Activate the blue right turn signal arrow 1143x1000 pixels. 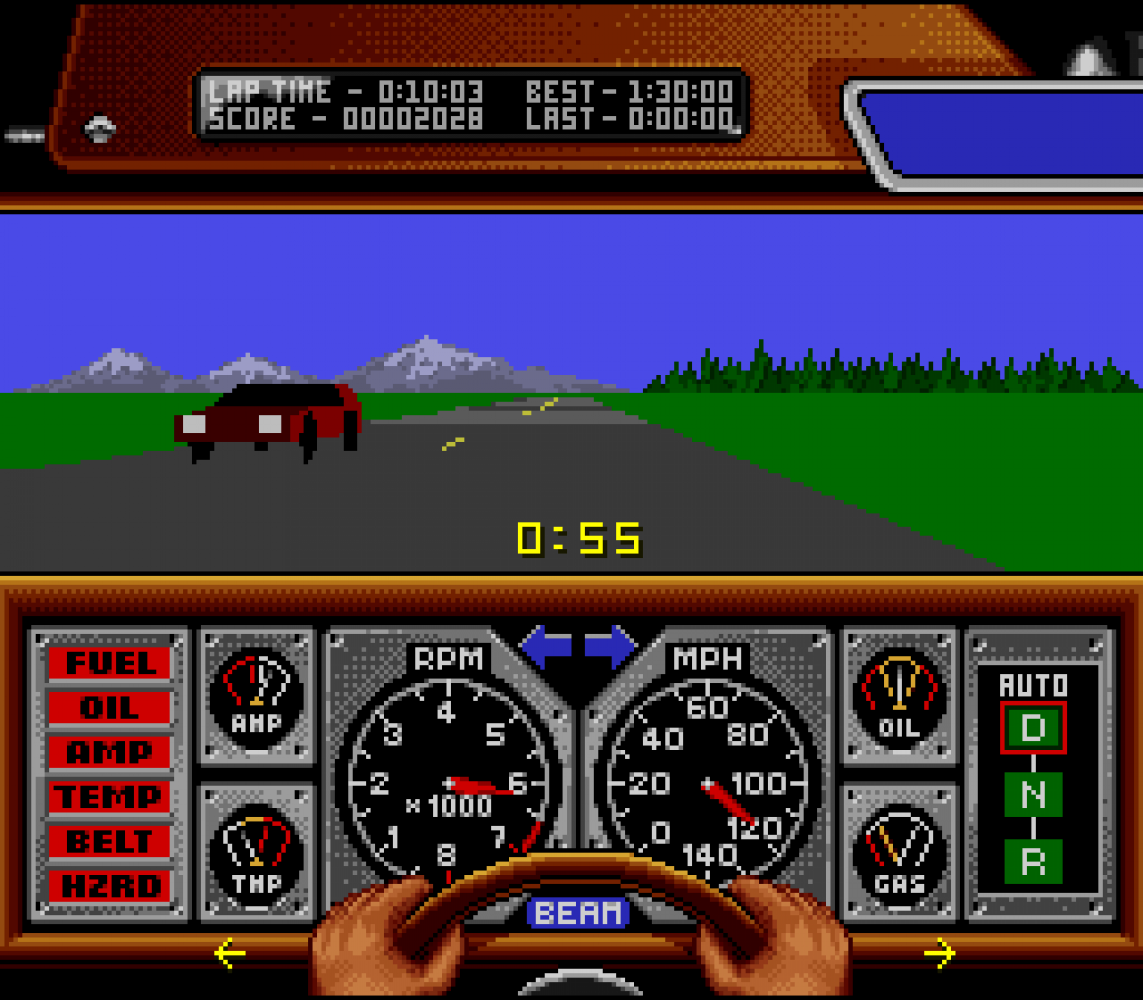click(x=611, y=646)
